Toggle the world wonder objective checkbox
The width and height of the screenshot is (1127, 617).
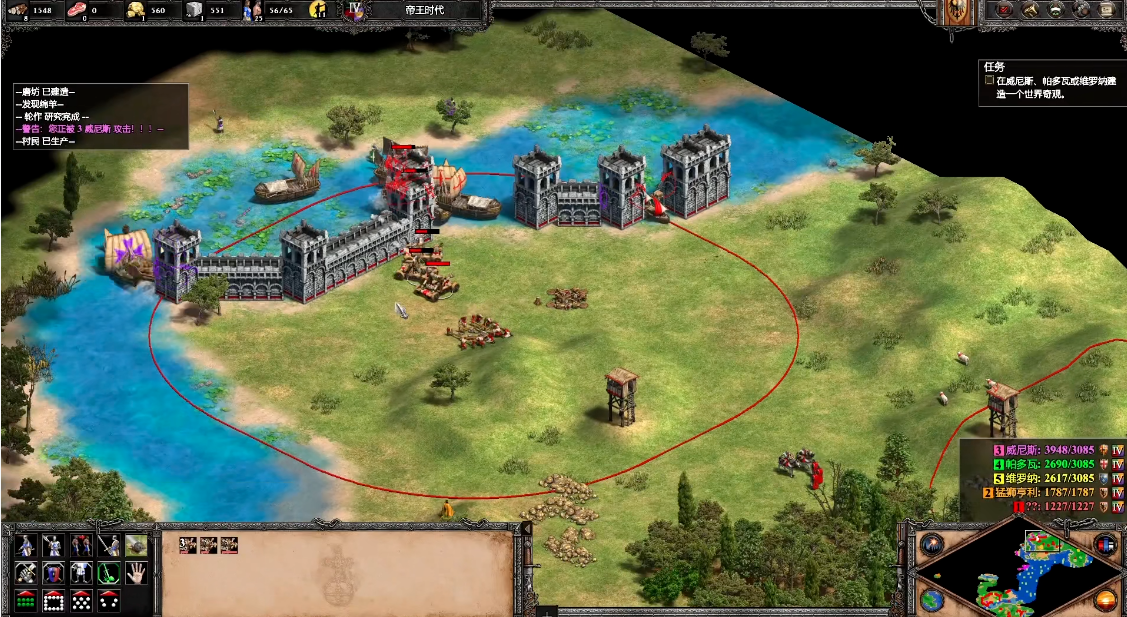(989, 80)
